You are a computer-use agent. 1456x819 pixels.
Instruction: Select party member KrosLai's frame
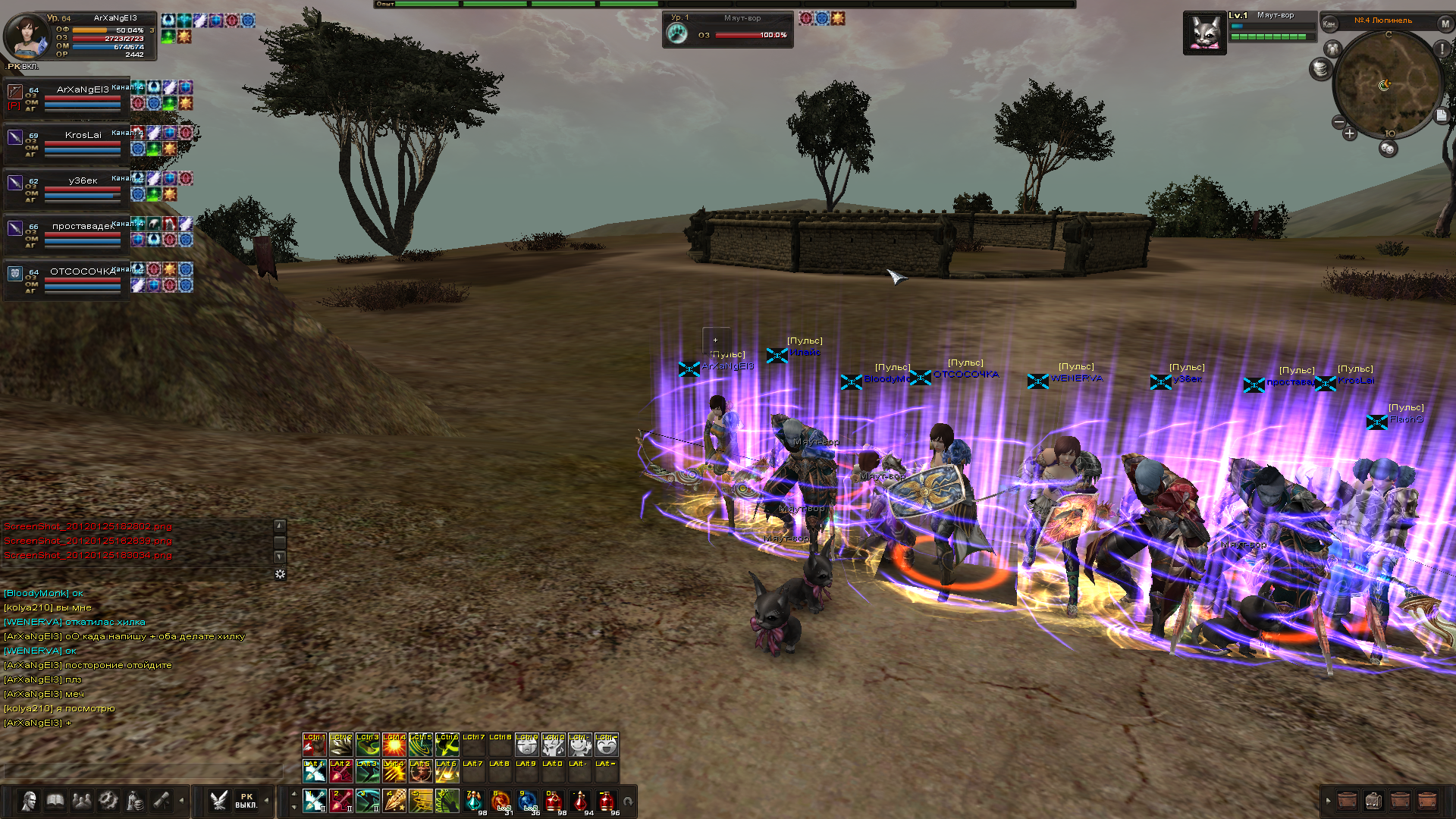68,141
